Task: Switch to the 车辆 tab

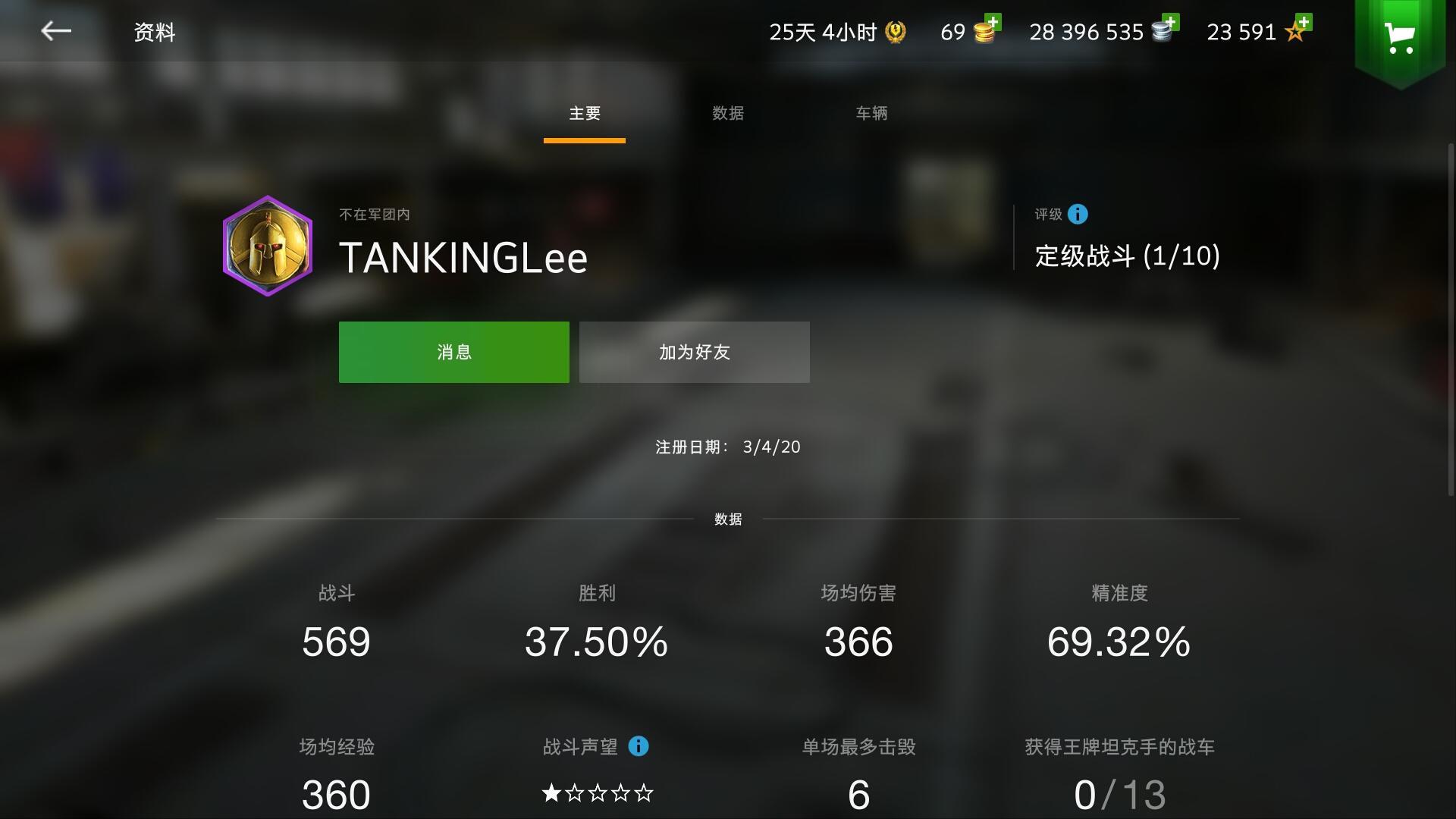Action: pos(871,114)
